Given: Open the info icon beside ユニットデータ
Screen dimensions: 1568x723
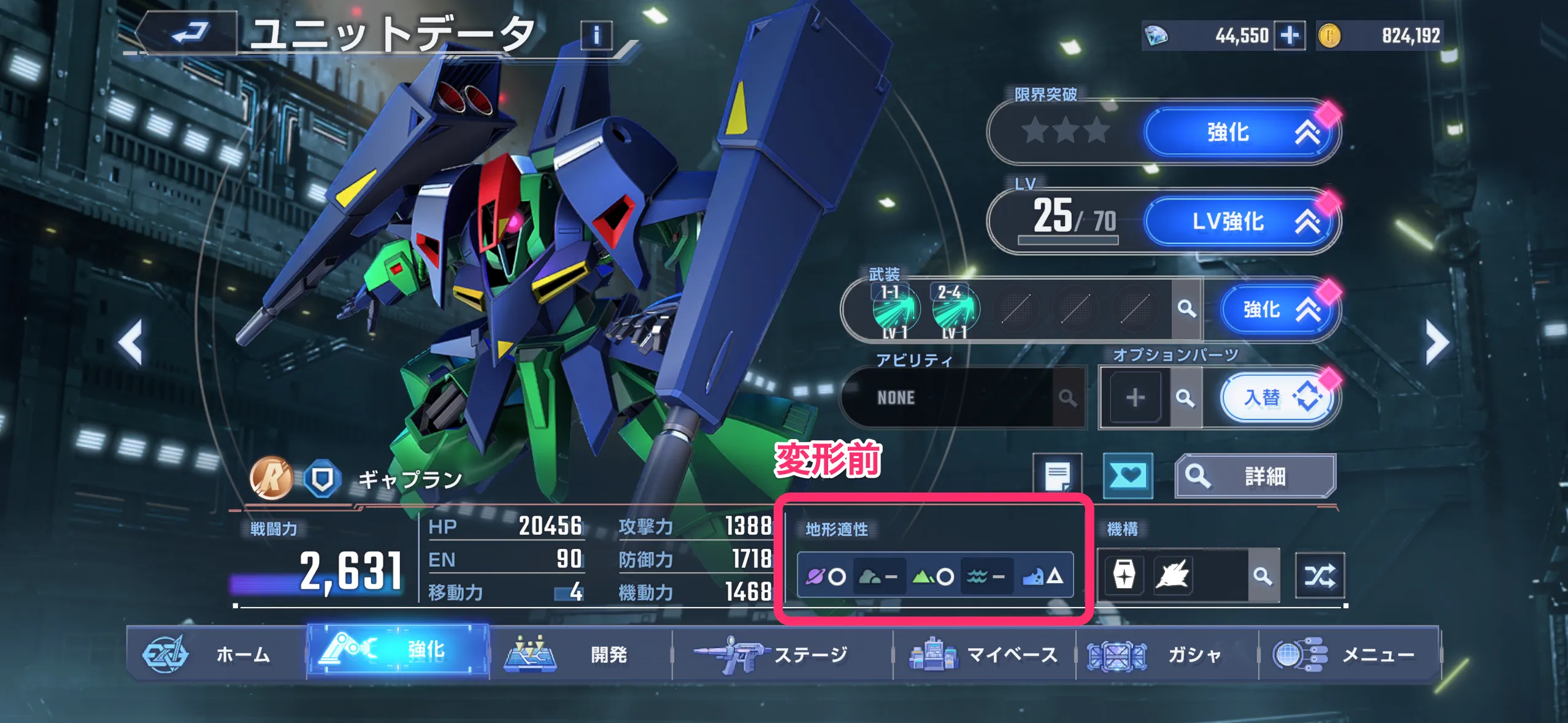Looking at the screenshot, I should [x=596, y=36].
